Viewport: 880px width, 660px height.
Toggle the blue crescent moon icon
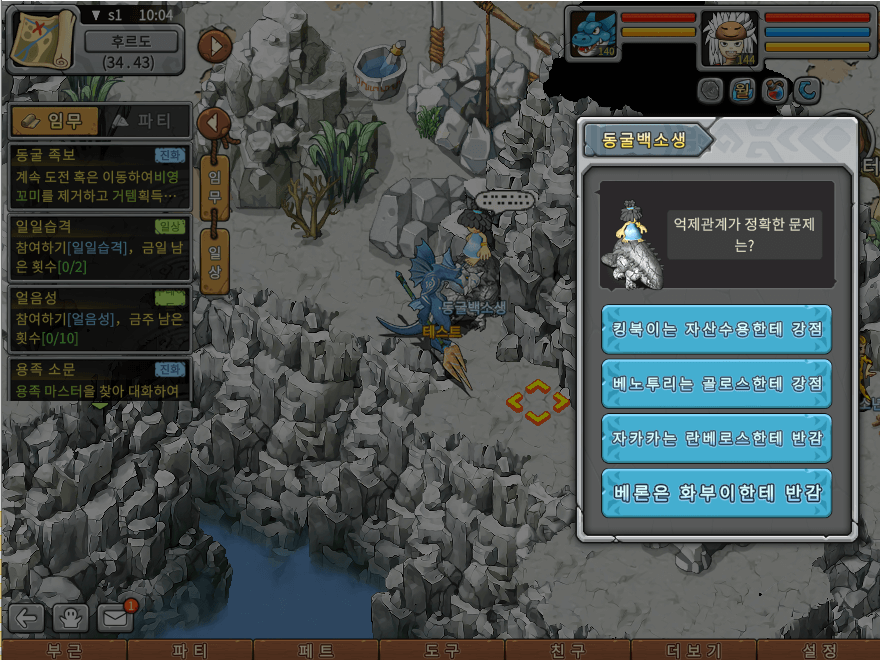(x=806, y=91)
